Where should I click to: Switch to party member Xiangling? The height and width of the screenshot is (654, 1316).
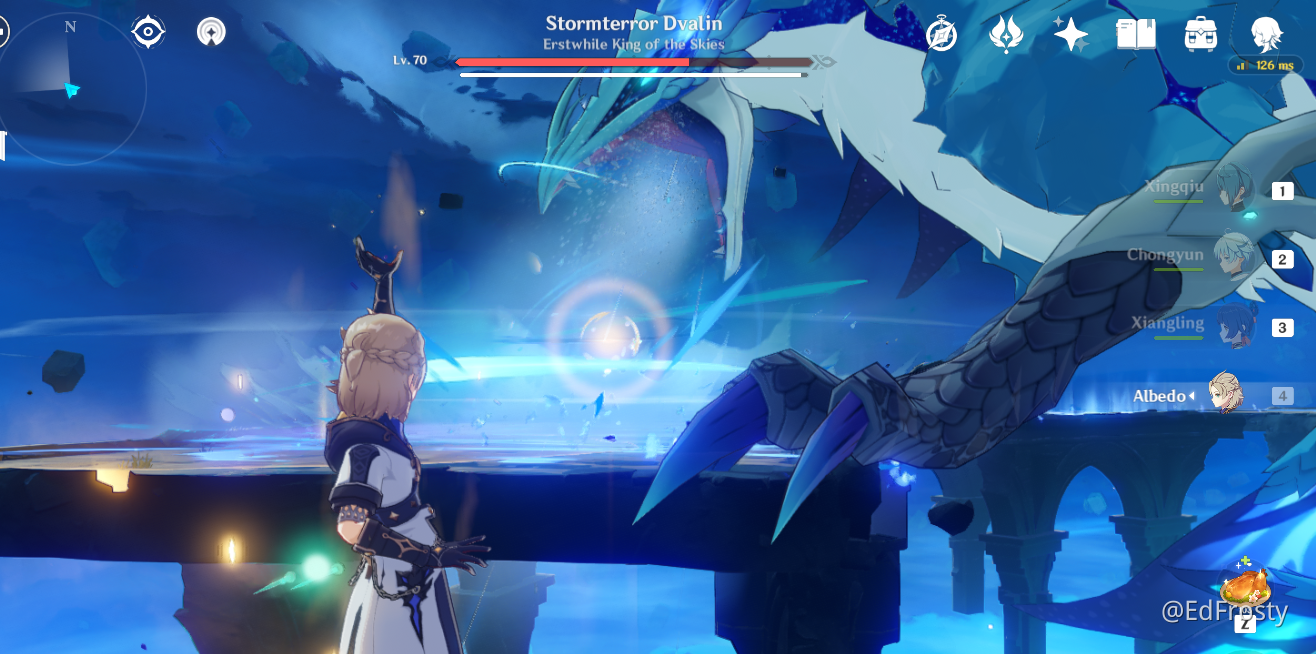click(1235, 326)
